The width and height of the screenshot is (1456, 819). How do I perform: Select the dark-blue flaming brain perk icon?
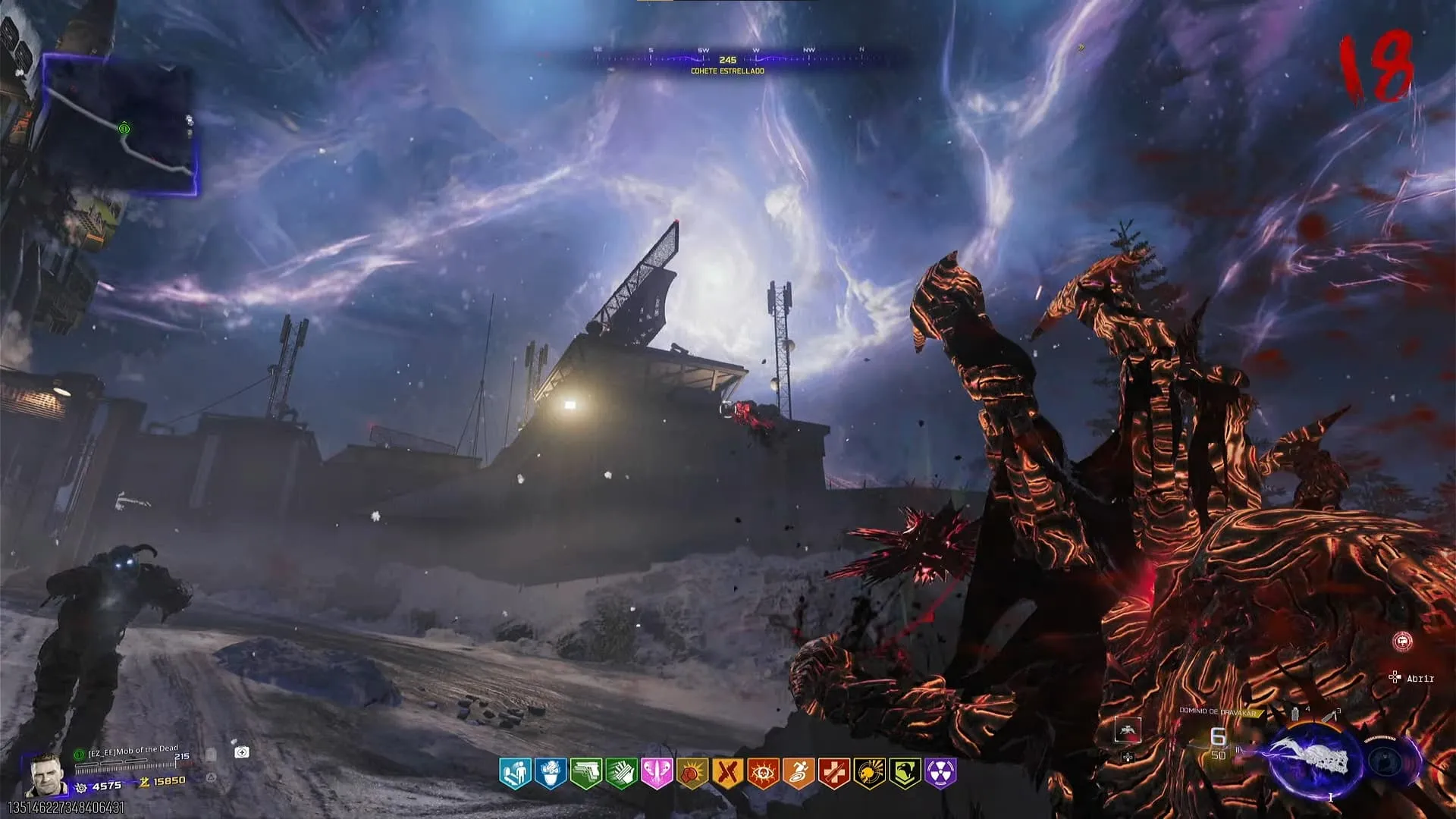(551, 773)
